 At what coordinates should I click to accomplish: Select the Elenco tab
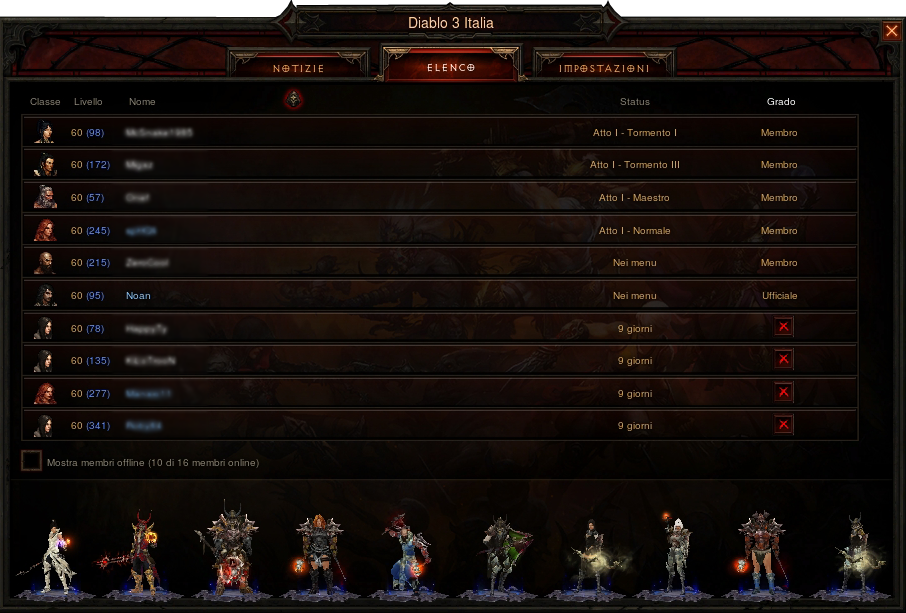(x=451, y=68)
